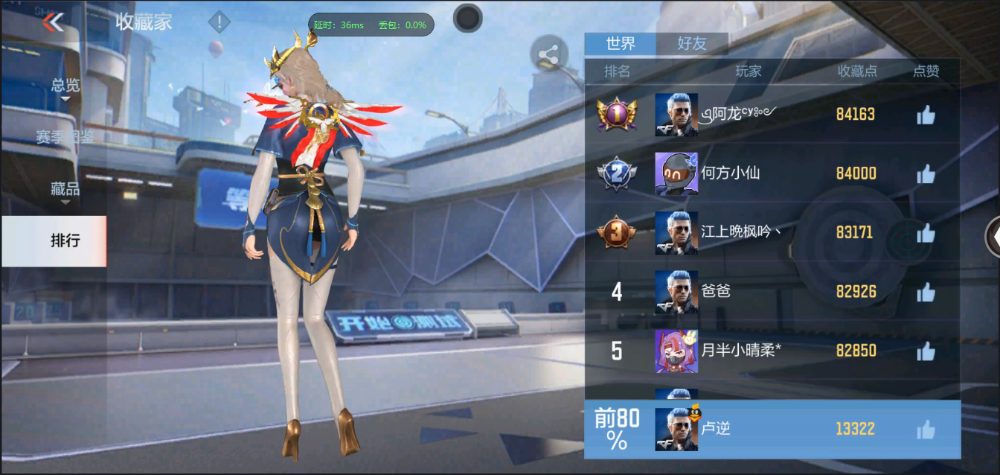Viewport: 1000px width, 475px height.
Task: Go back using the double-arrow button
Action: [53, 22]
